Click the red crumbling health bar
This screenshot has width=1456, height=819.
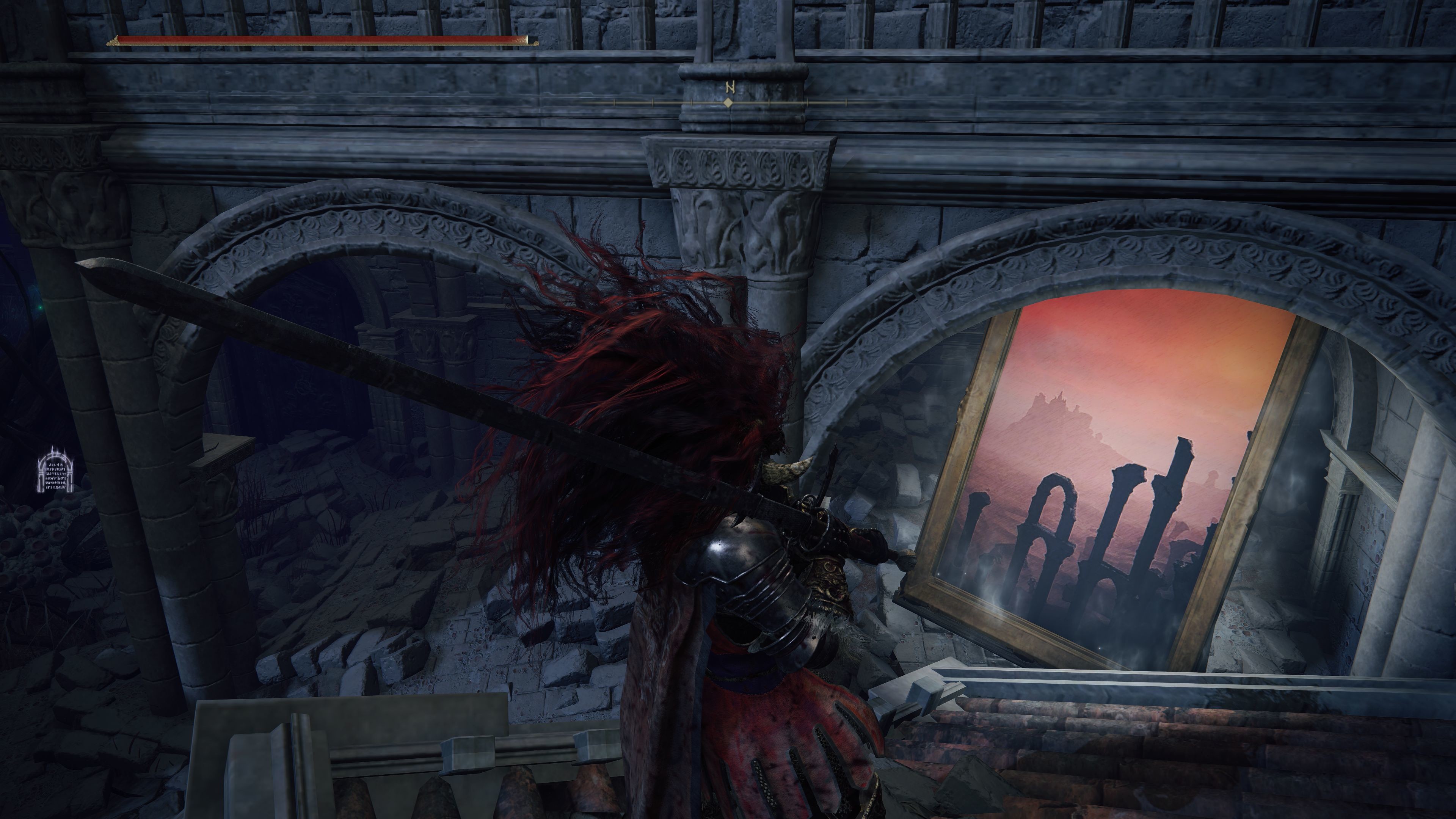point(317,39)
